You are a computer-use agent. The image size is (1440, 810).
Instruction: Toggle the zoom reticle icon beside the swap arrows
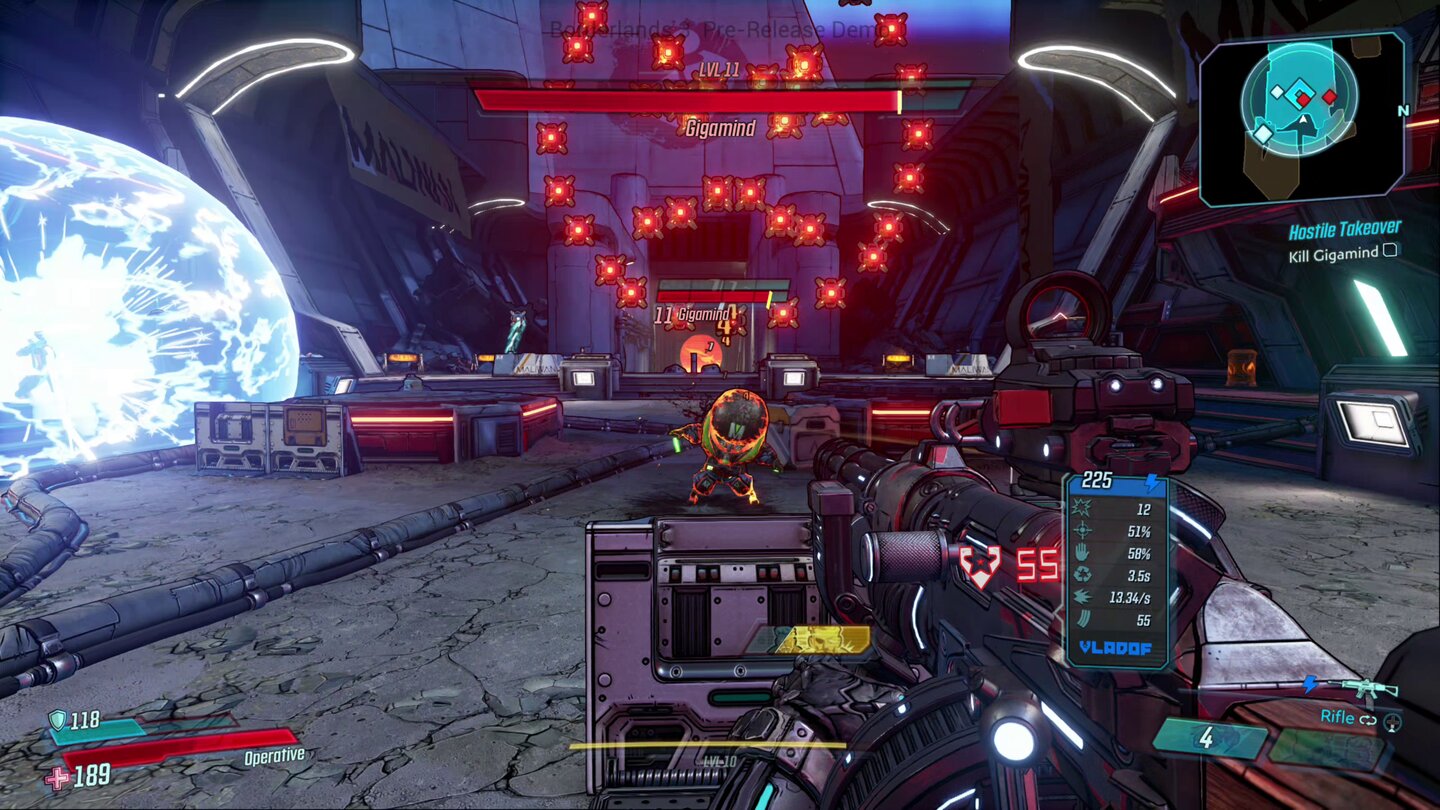[x=1392, y=723]
